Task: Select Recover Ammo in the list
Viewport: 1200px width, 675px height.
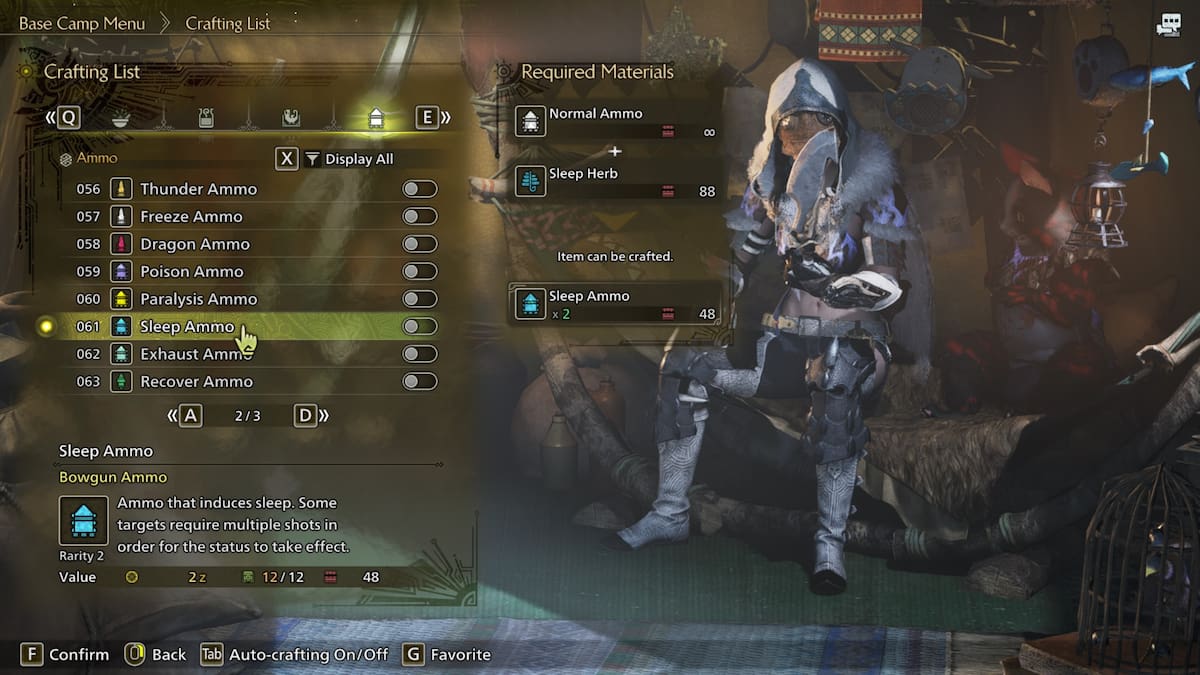Action: [x=196, y=381]
